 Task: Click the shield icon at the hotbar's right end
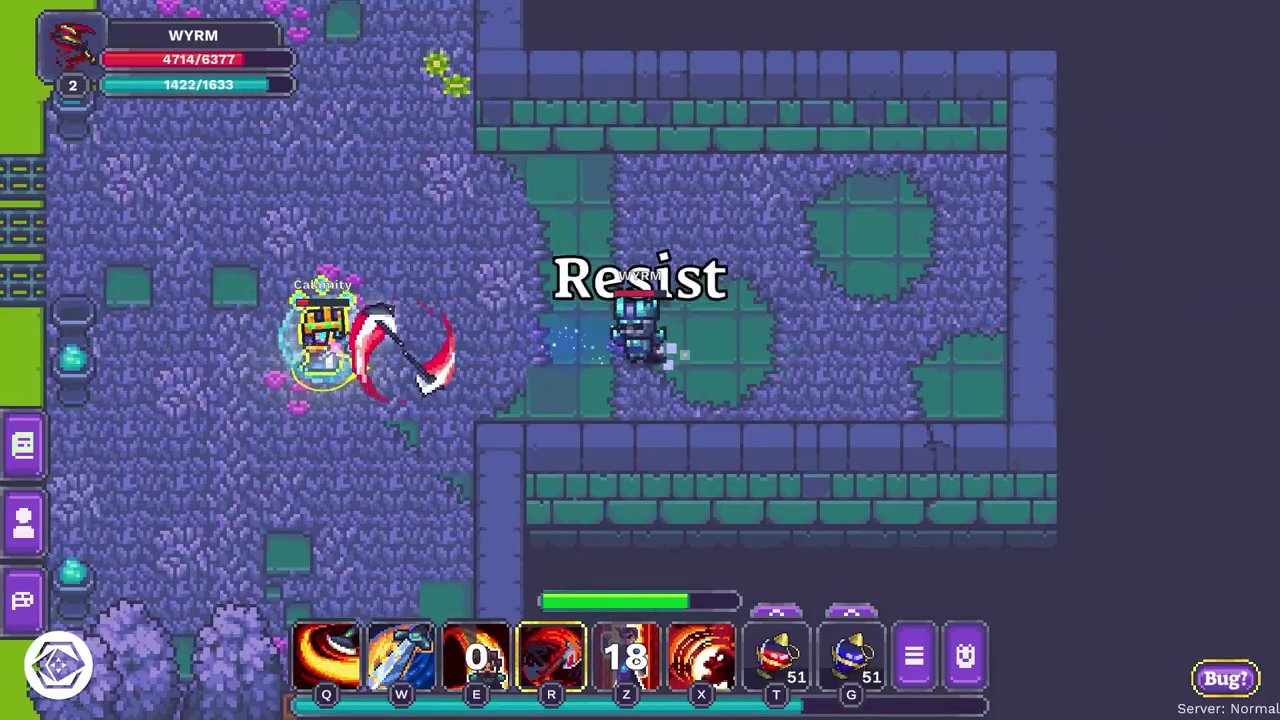[964, 655]
